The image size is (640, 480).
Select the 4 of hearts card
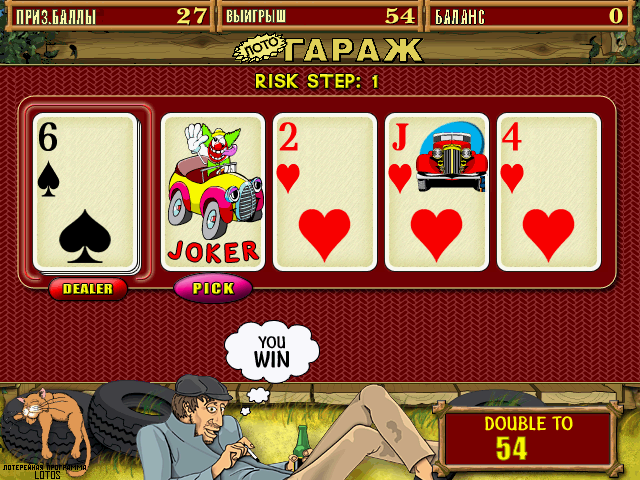[548, 192]
